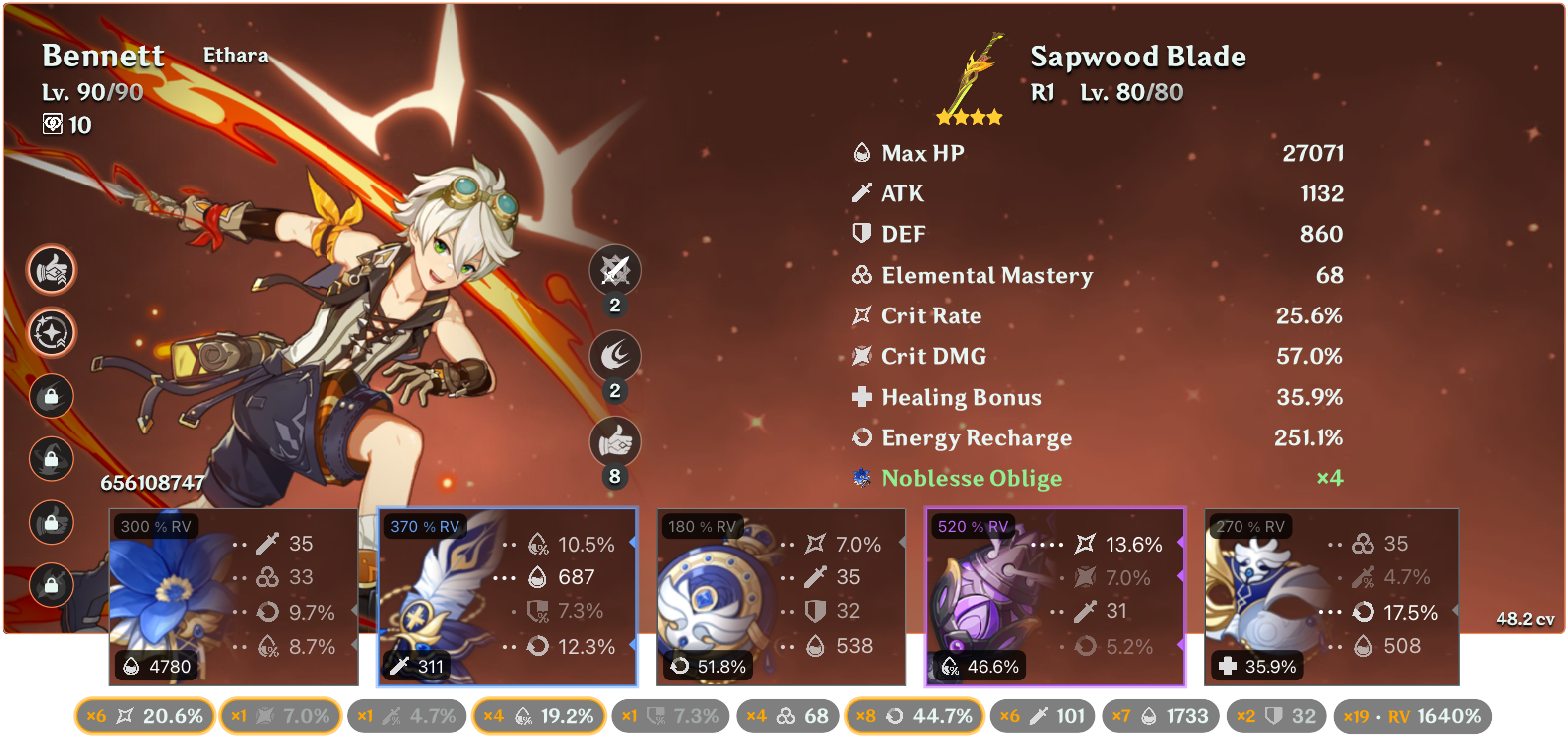
Task: Click the Elemental Mastery clover icon
Action: (x=860, y=275)
